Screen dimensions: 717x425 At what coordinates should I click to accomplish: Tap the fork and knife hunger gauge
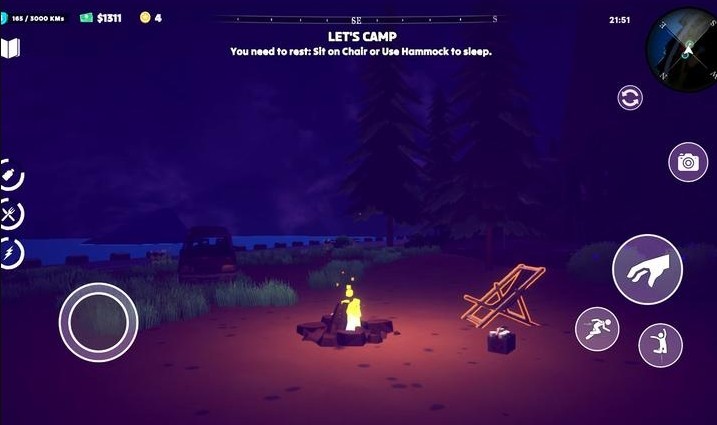[9, 214]
